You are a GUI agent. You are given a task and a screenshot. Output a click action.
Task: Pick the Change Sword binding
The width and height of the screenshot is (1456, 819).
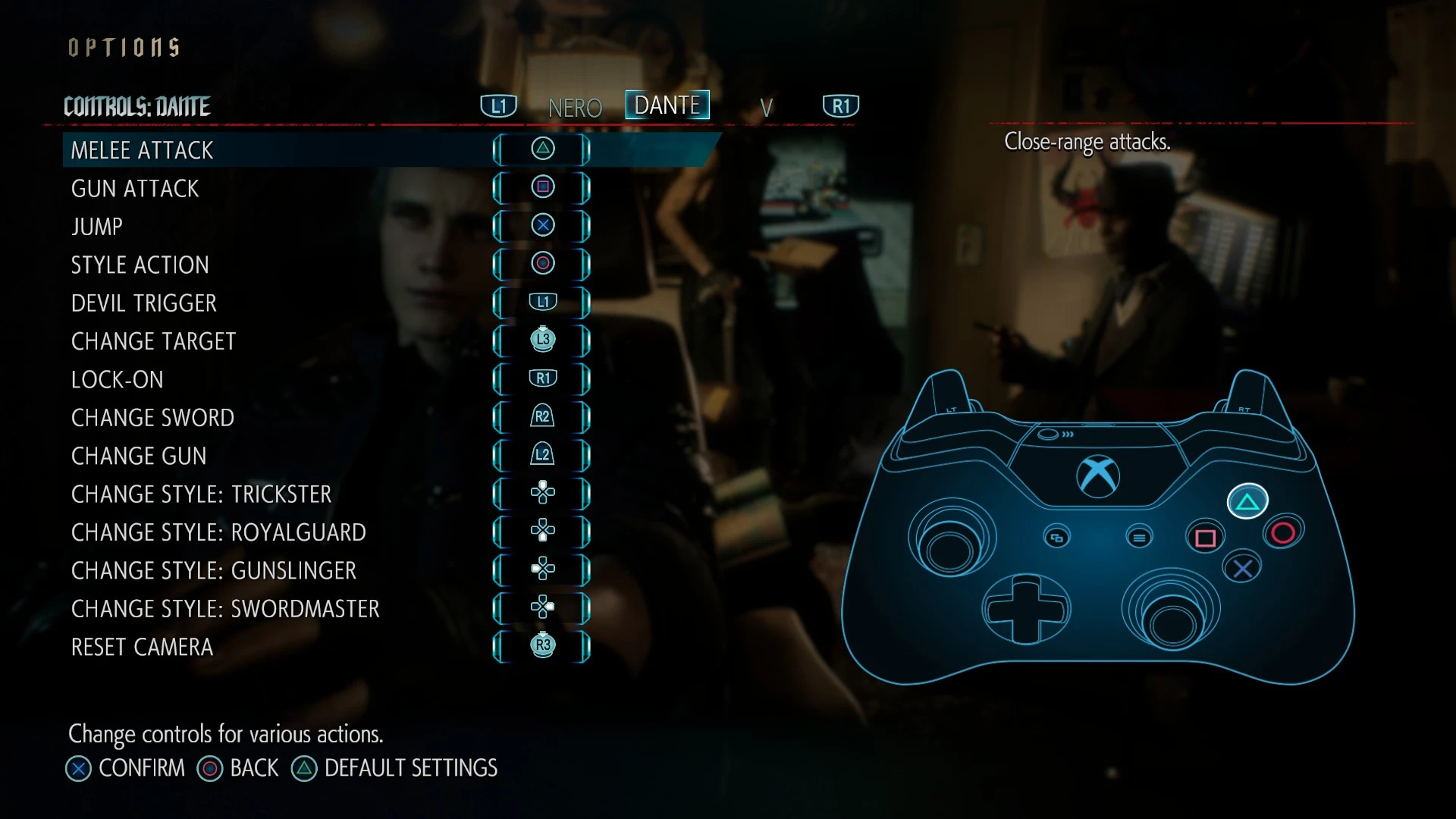pyautogui.click(x=153, y=418)
